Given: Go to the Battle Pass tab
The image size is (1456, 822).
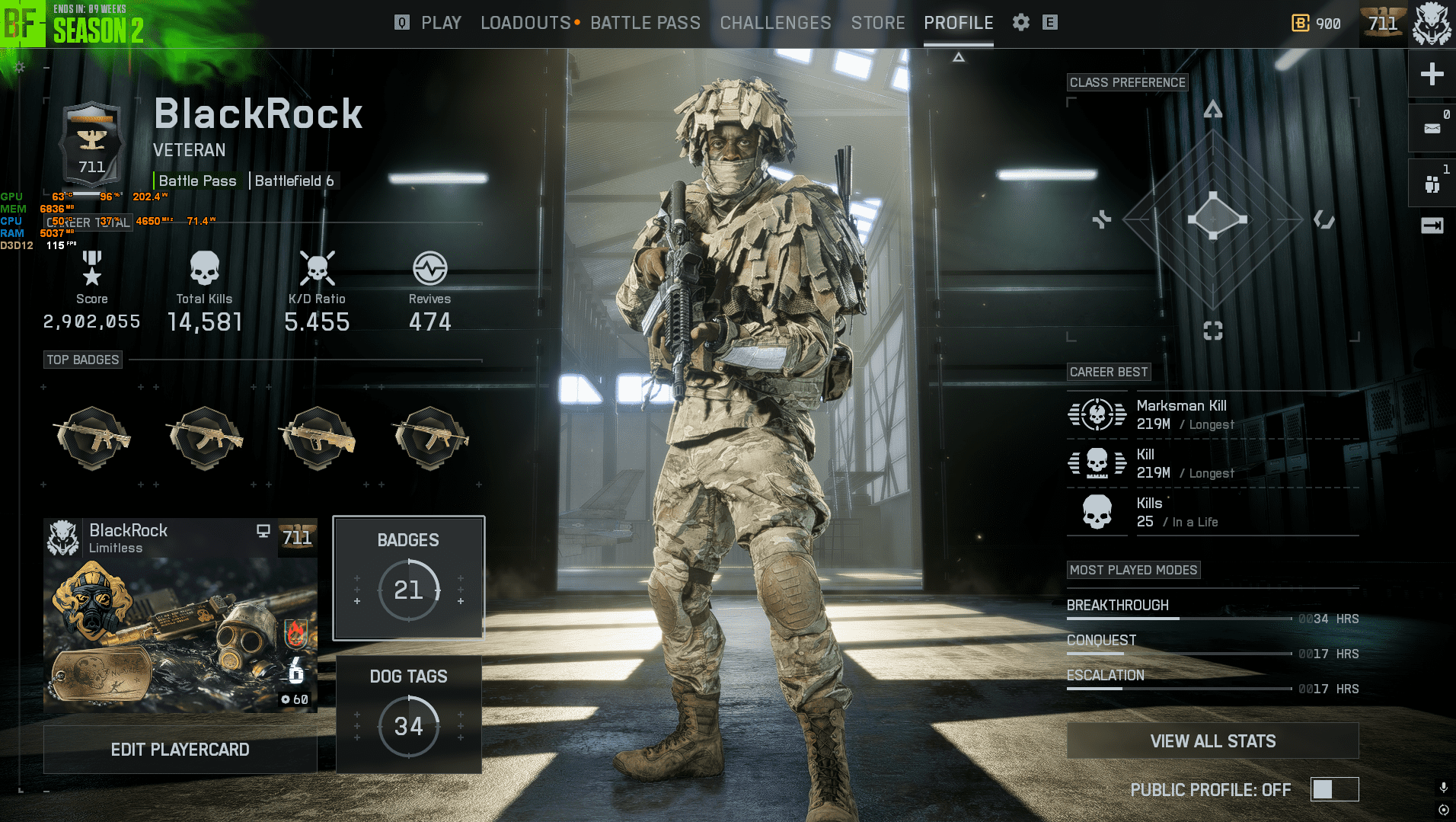Looking at the screenshot, I should [645, 23].
